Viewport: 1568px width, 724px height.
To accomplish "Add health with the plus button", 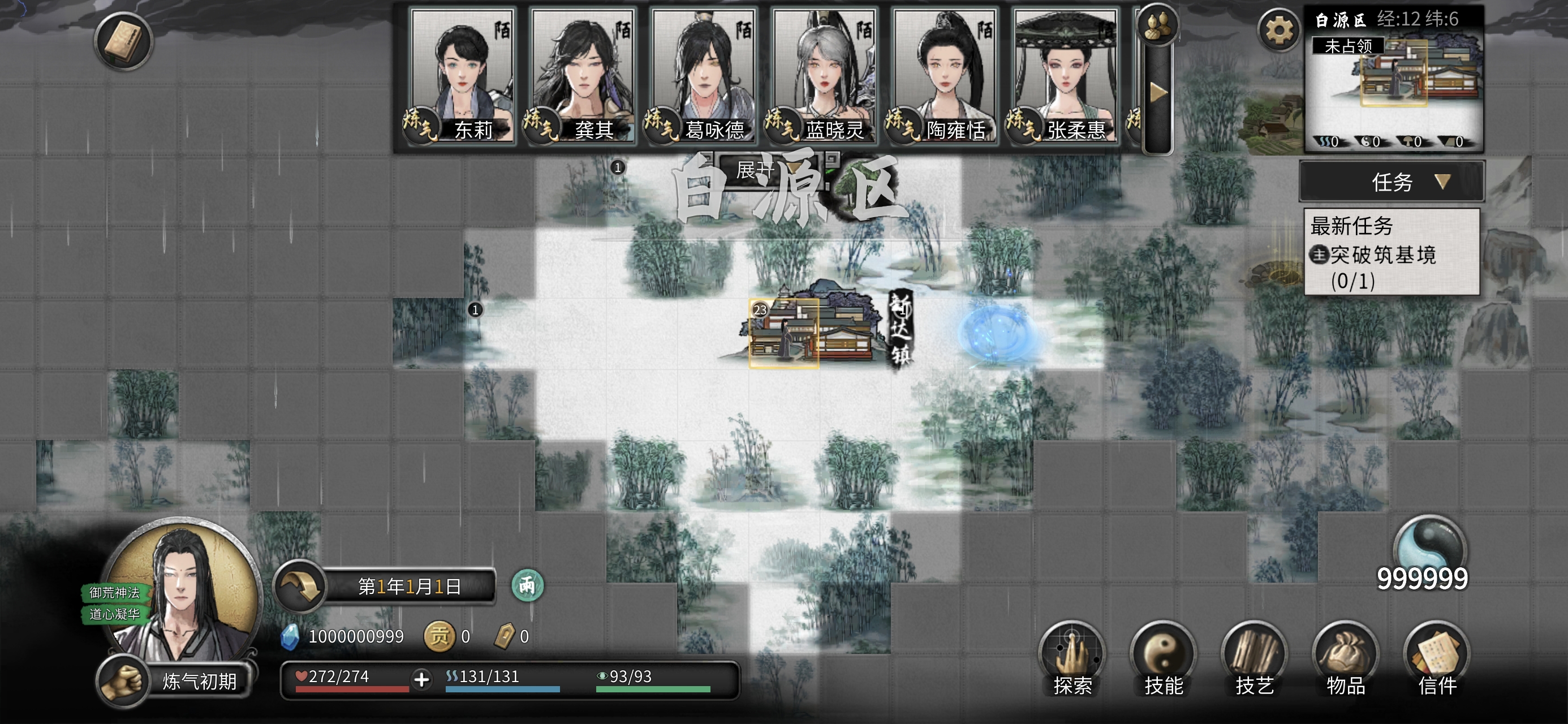I will 421,679.
